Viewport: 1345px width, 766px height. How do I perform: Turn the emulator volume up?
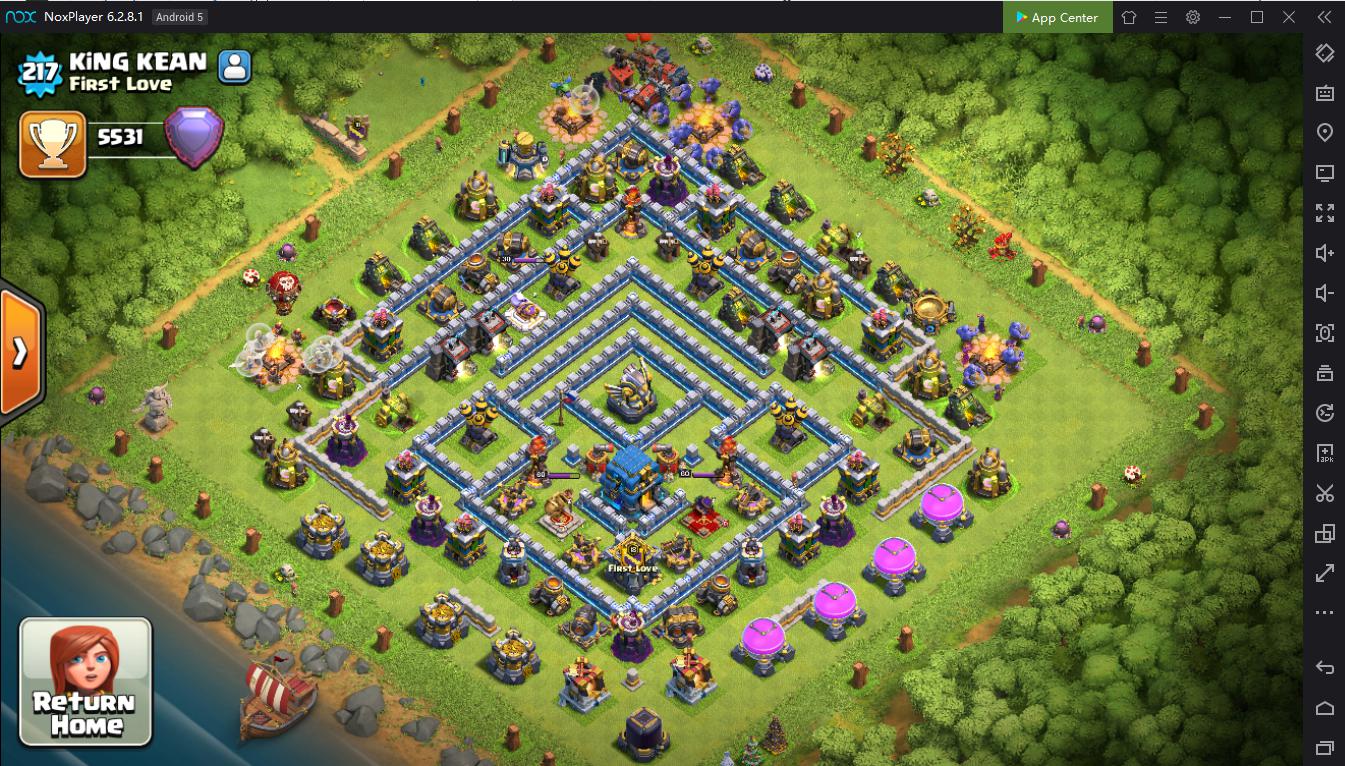pyautogui.click(x=1325, y=253)
